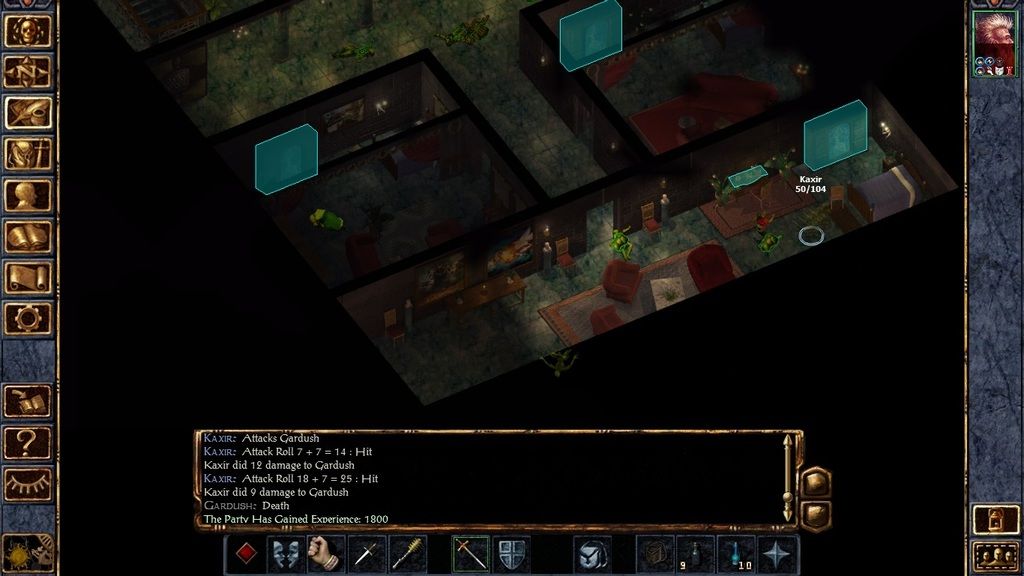The image size is (1024, 576).
Task: Rest the party using sun-moon button
Action: pyautogui.click(x=28, y=551)
